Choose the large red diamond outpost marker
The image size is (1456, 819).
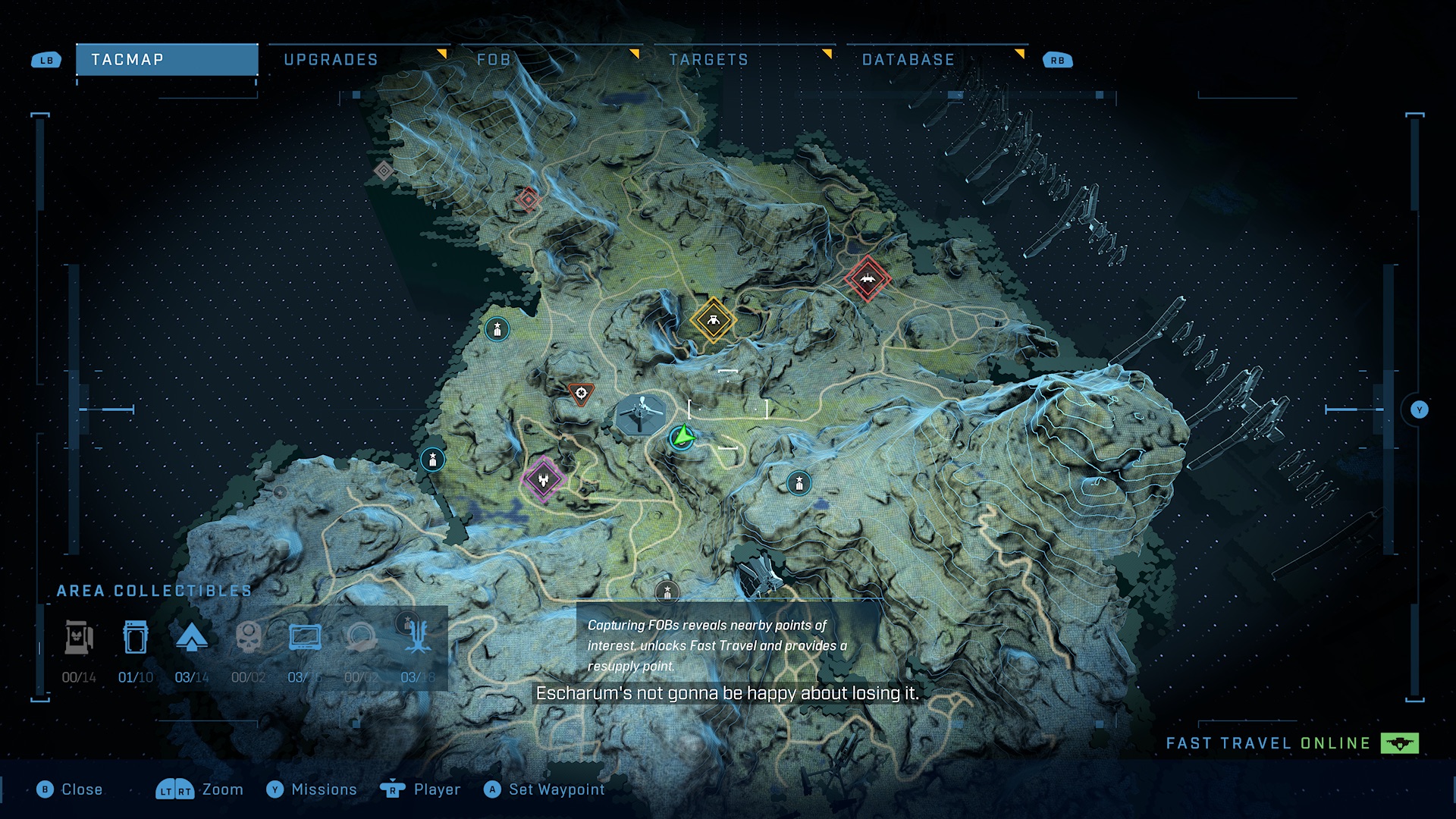868,279
